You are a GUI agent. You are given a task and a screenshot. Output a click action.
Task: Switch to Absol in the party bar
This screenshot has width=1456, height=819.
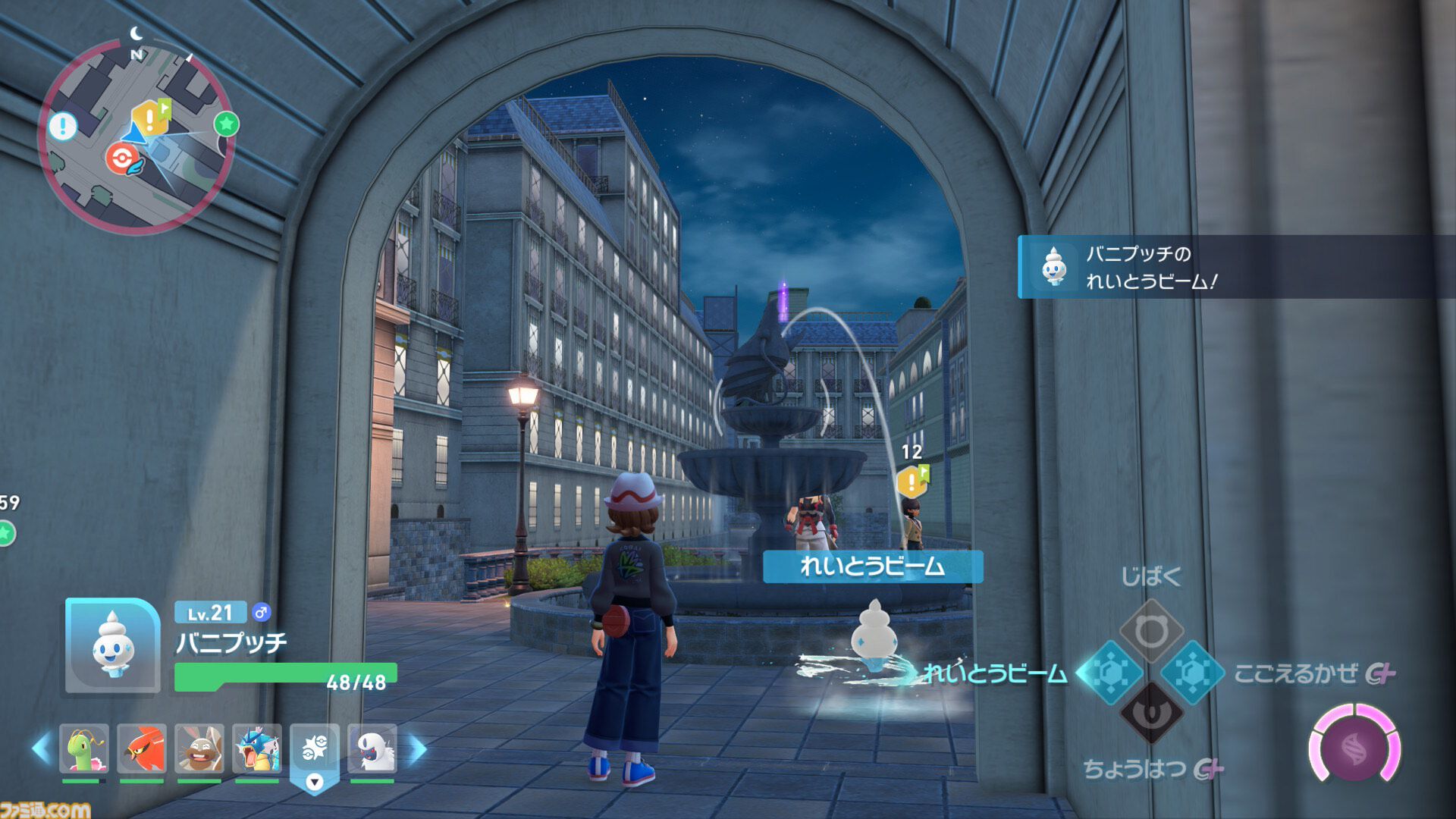[x=372, y=748]
